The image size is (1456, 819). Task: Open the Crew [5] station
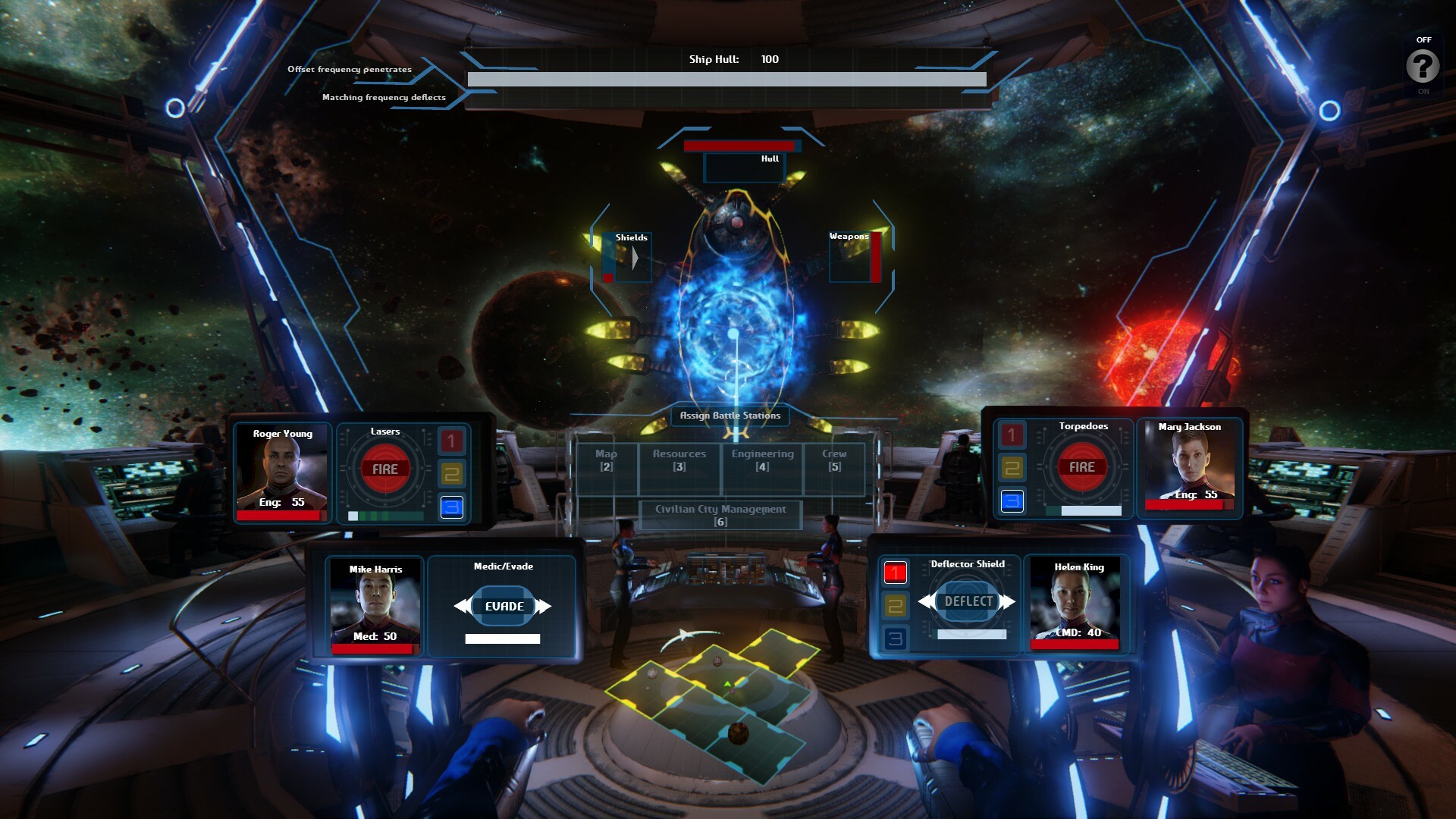[x=833, y=463]
